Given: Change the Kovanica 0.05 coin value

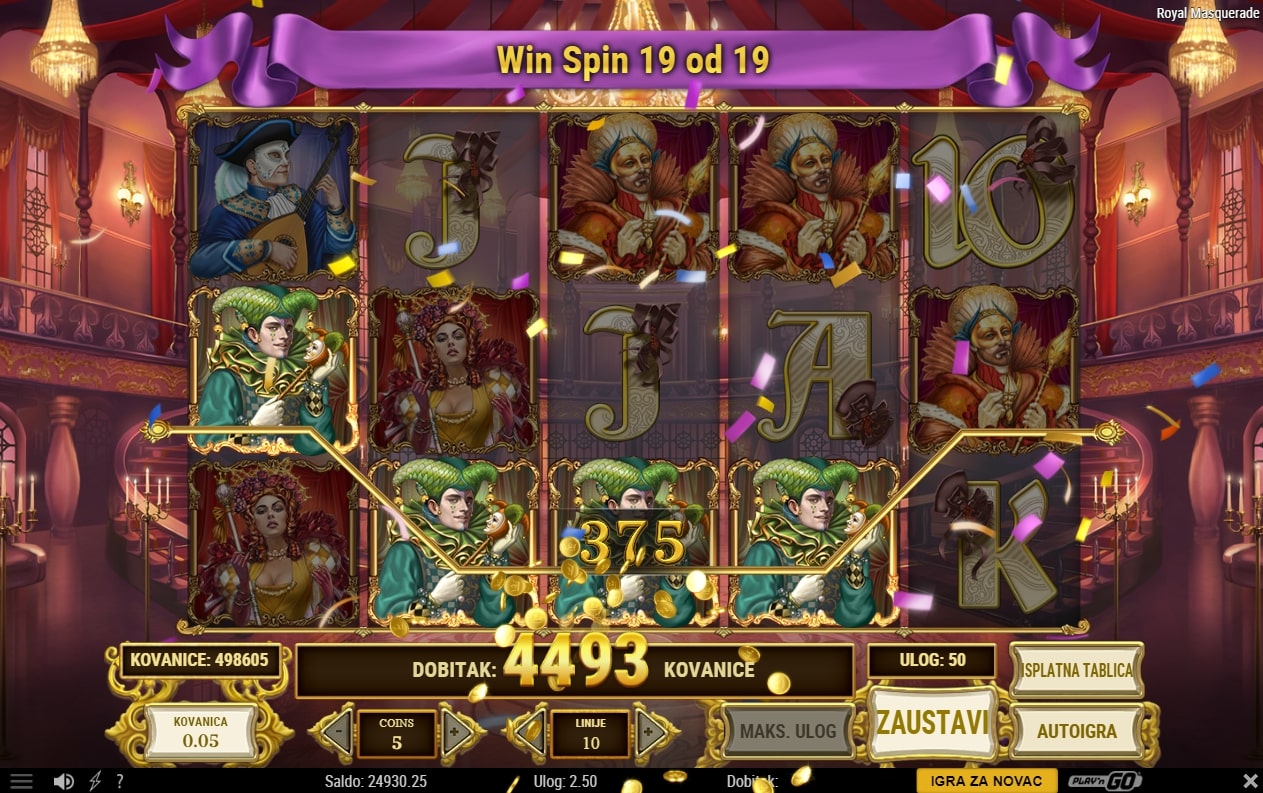Looking at the screenshot, I should pyautogui.click(x=200, y=731).
